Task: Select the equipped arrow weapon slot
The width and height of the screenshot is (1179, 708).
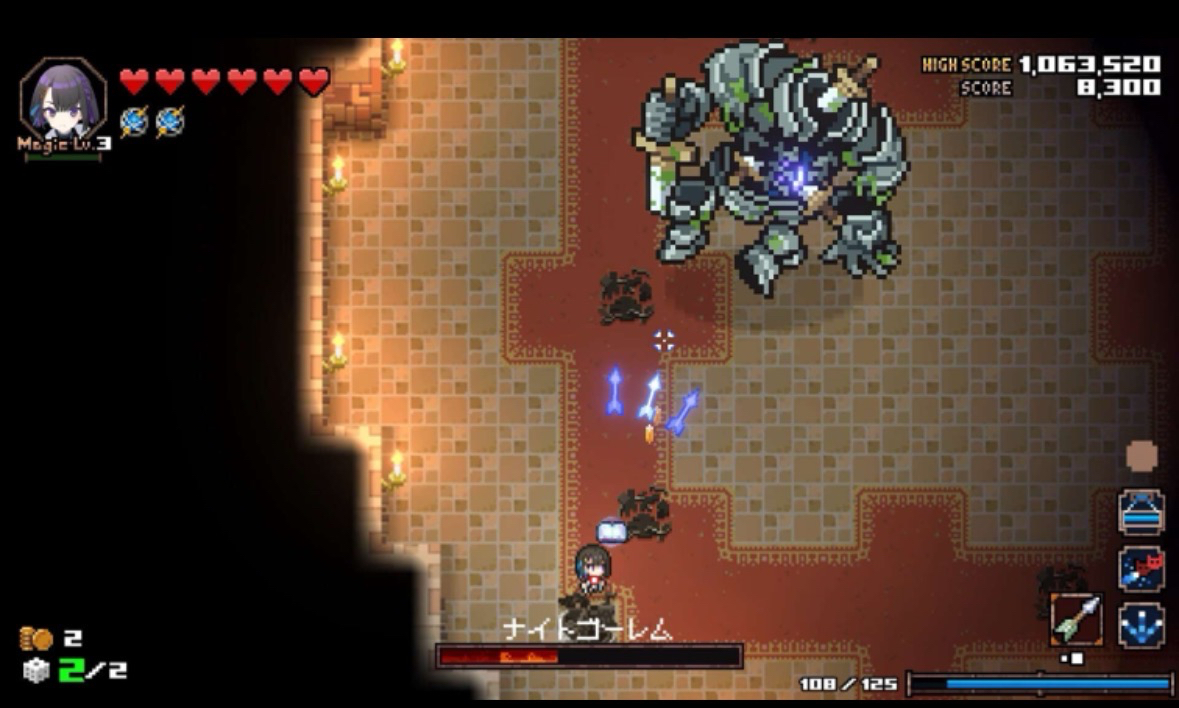Action: tap(1077, 620)
